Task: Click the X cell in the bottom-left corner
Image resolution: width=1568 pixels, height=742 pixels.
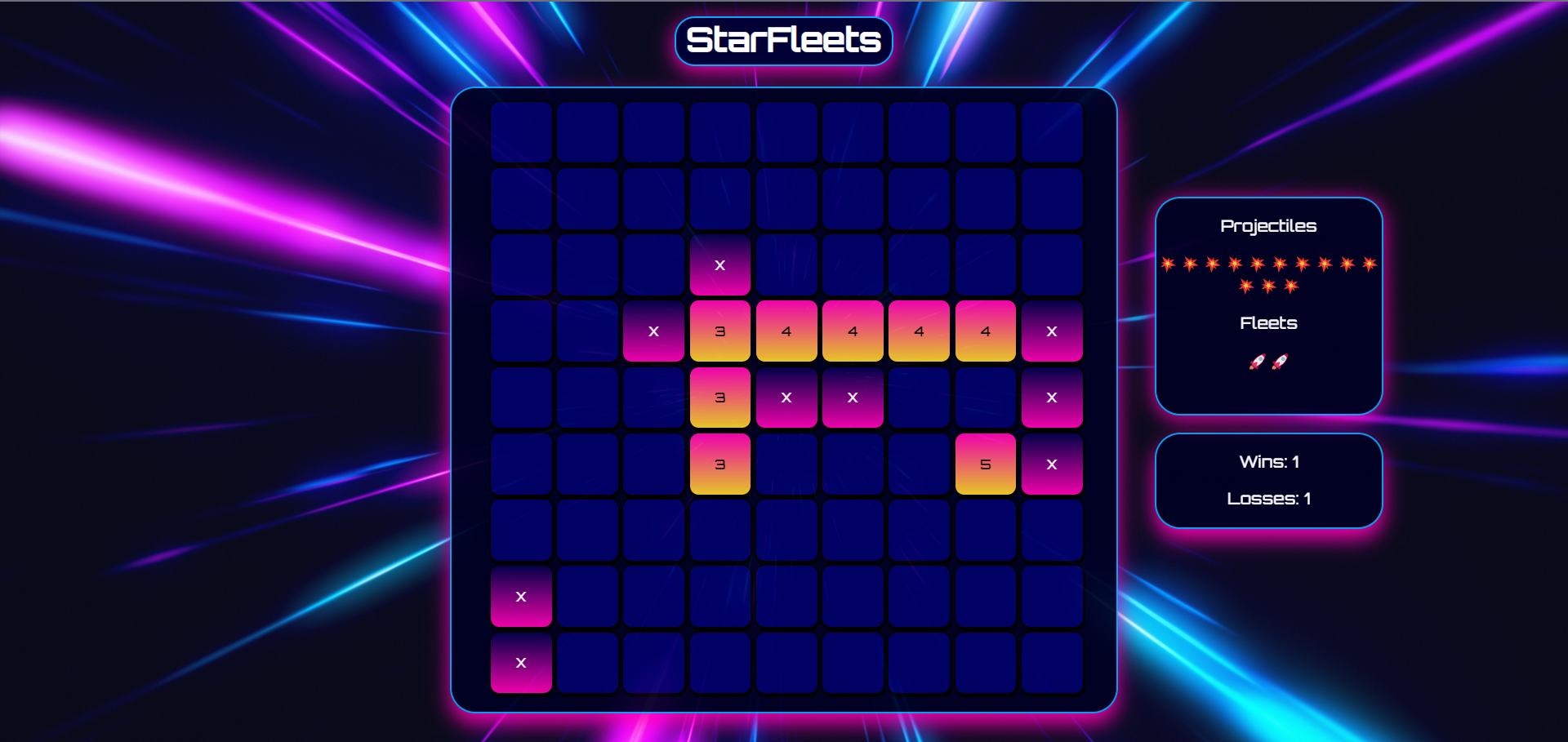Action: point(520,663)
